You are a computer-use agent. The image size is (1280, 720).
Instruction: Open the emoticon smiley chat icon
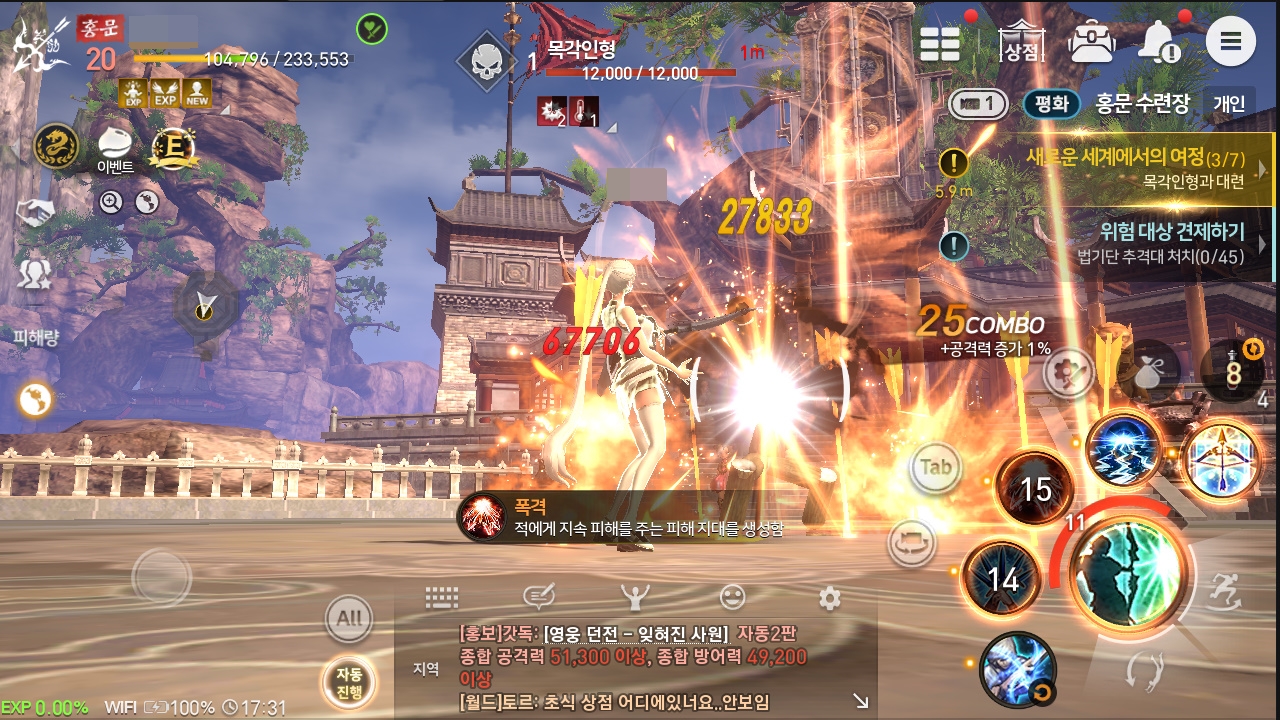(x=733, y=598)
